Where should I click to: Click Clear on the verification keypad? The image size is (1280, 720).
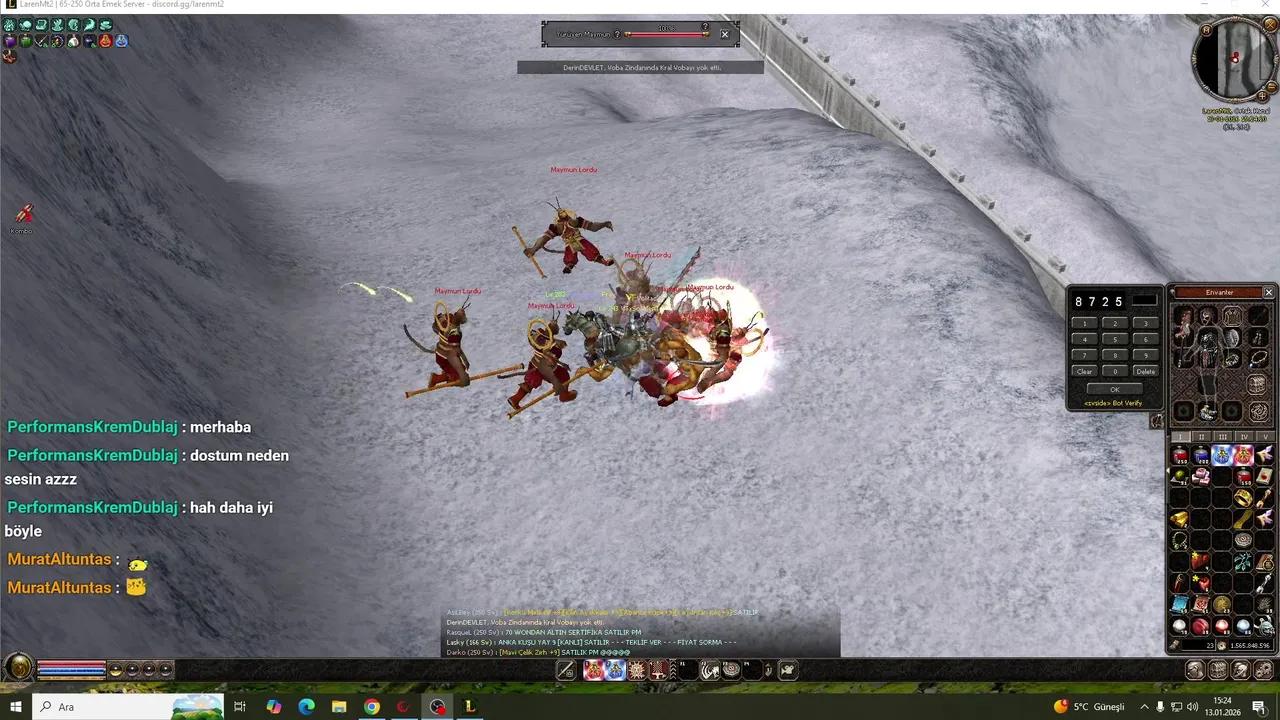pos(1085,371)
